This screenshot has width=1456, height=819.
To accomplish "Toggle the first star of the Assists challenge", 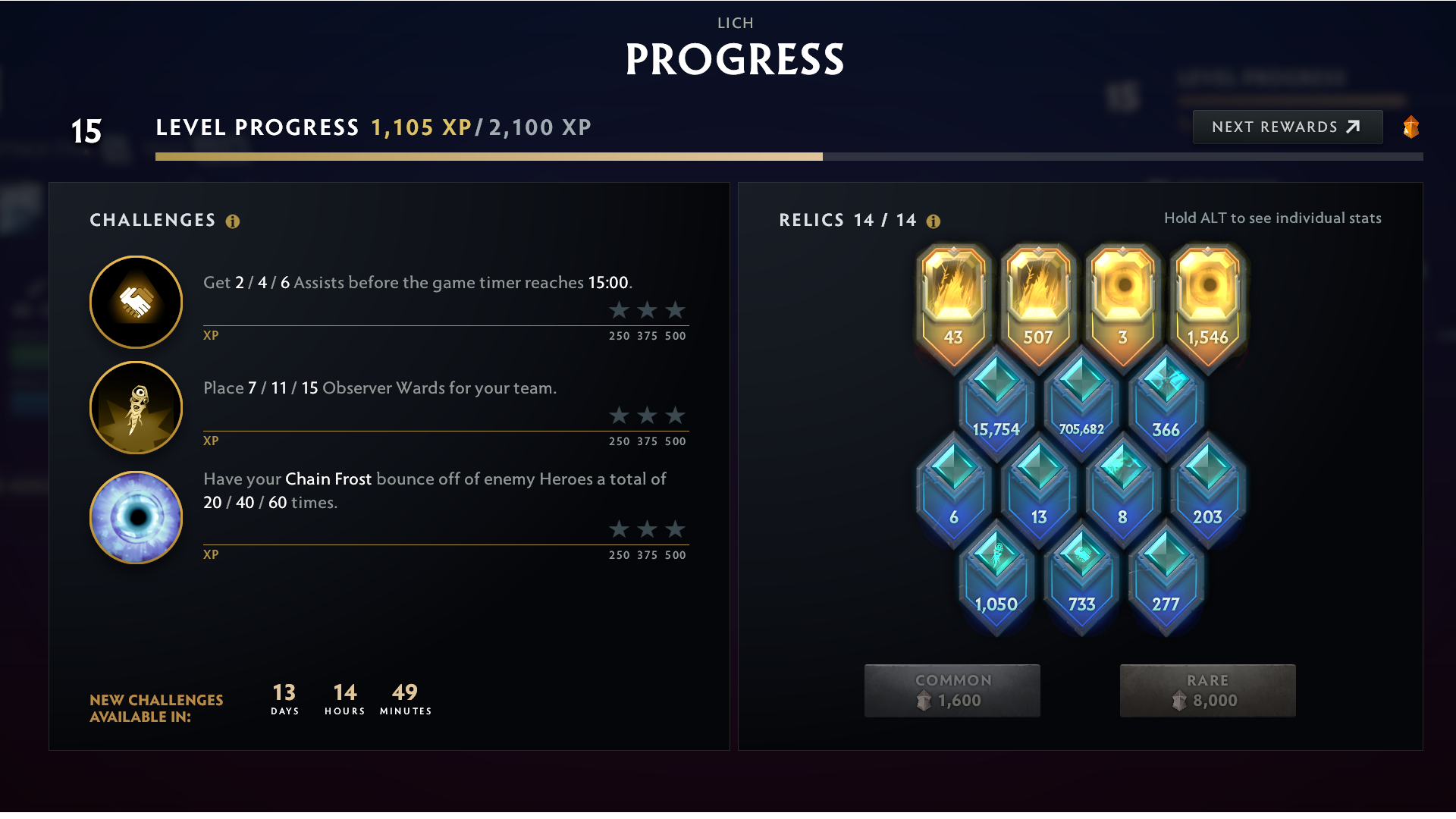I will coord(618,310).
